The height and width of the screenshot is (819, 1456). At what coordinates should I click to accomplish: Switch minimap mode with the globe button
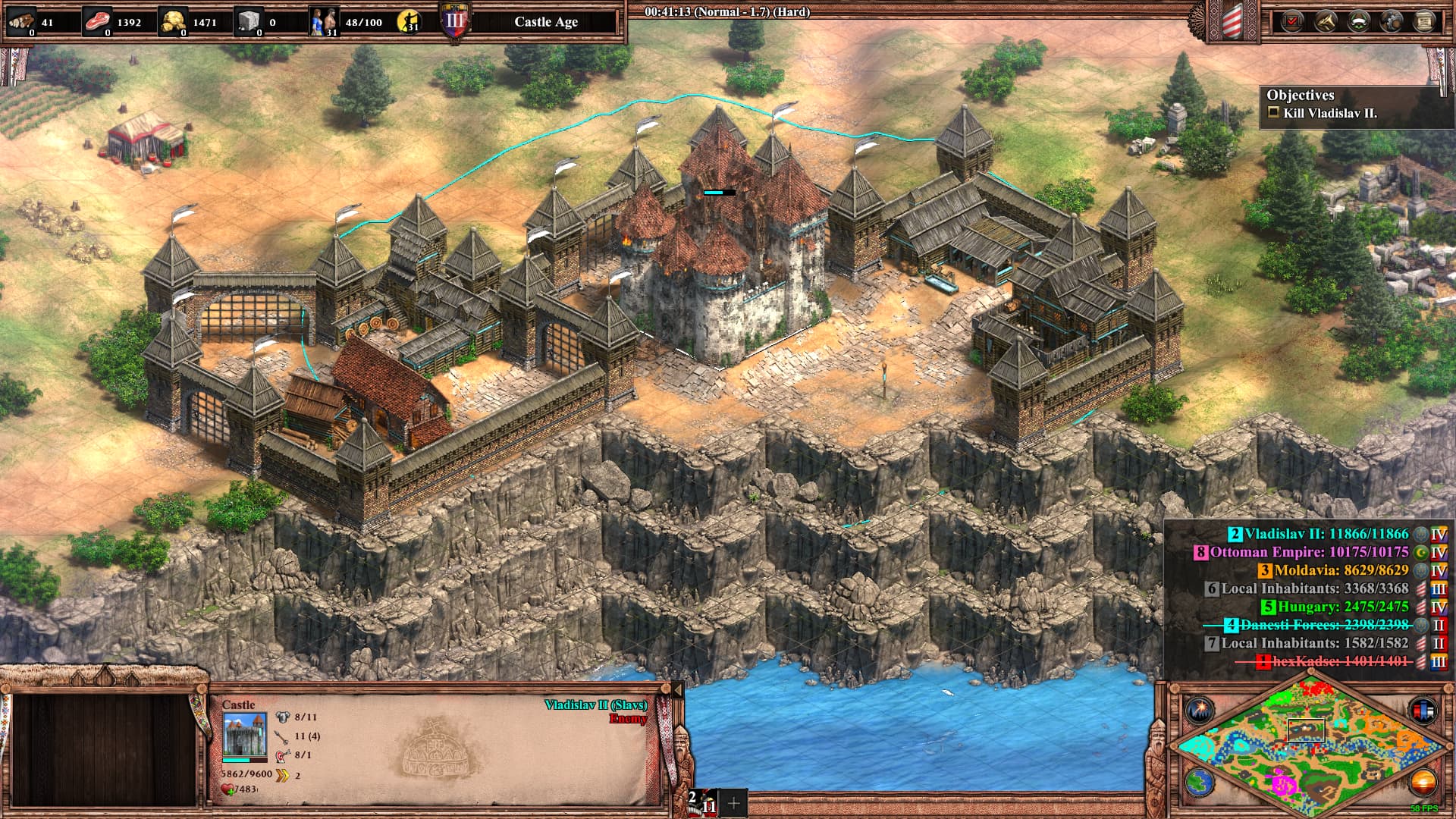tap(1200, 782)
